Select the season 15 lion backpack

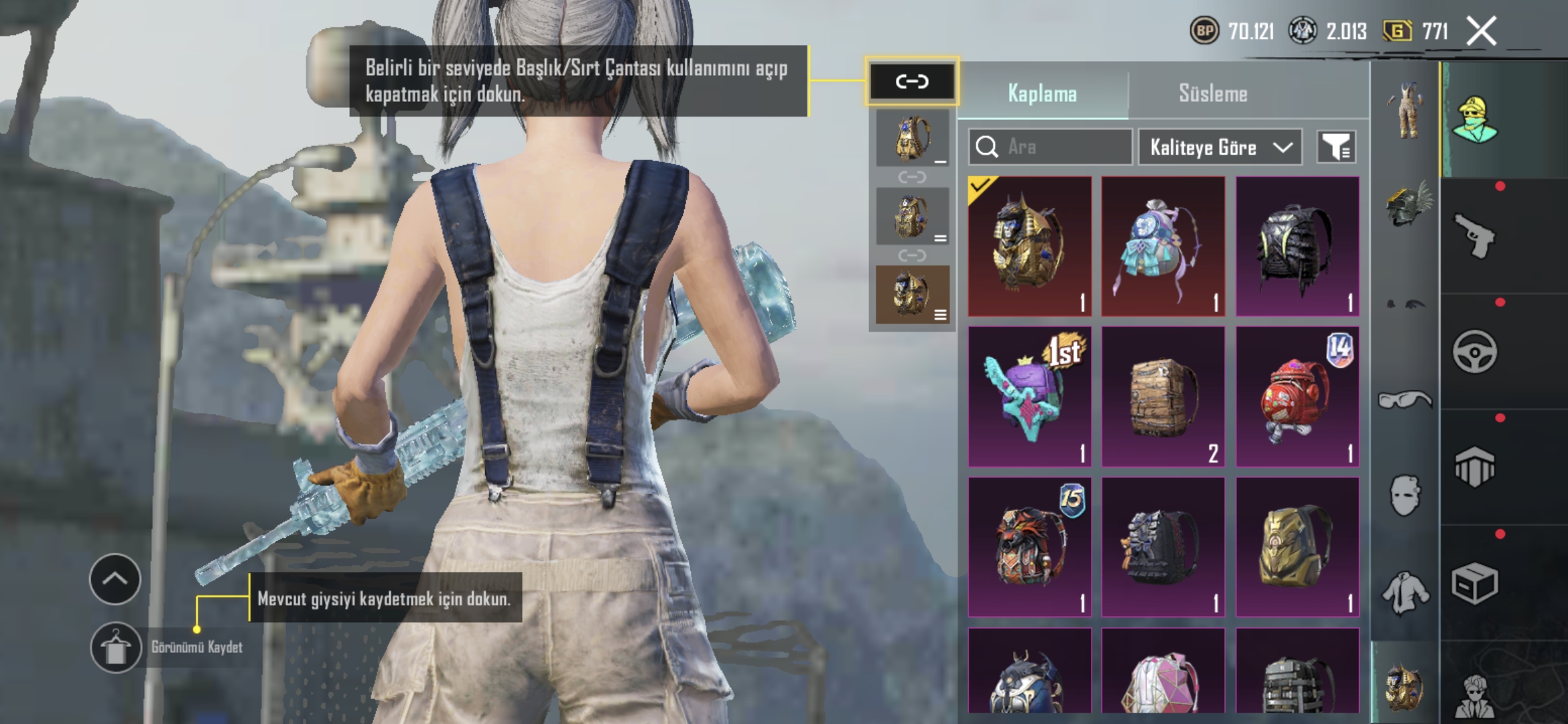tap(1029, 547)
